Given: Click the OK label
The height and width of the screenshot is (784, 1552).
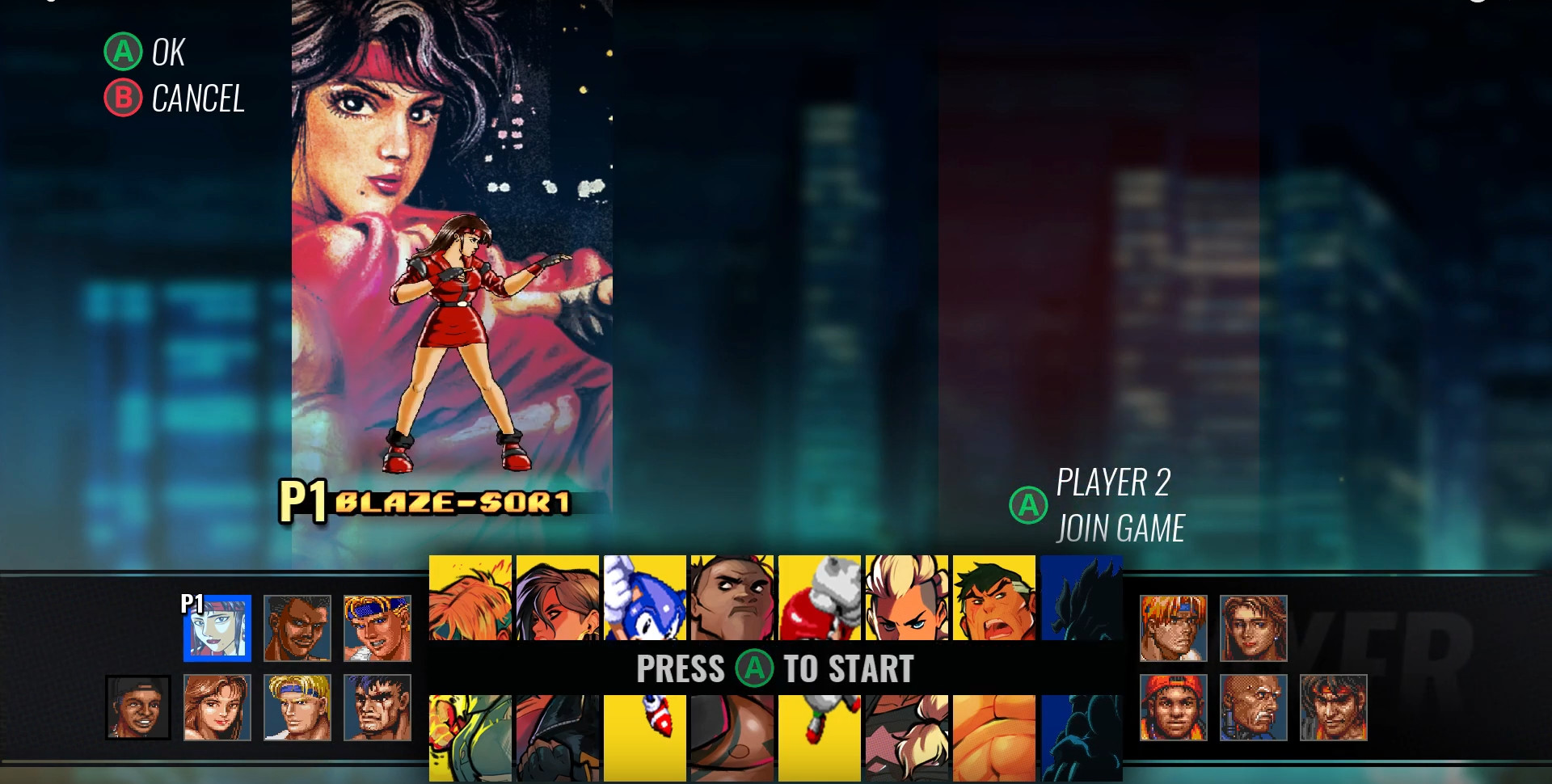Looking at the screenshot, I should 166,53.
